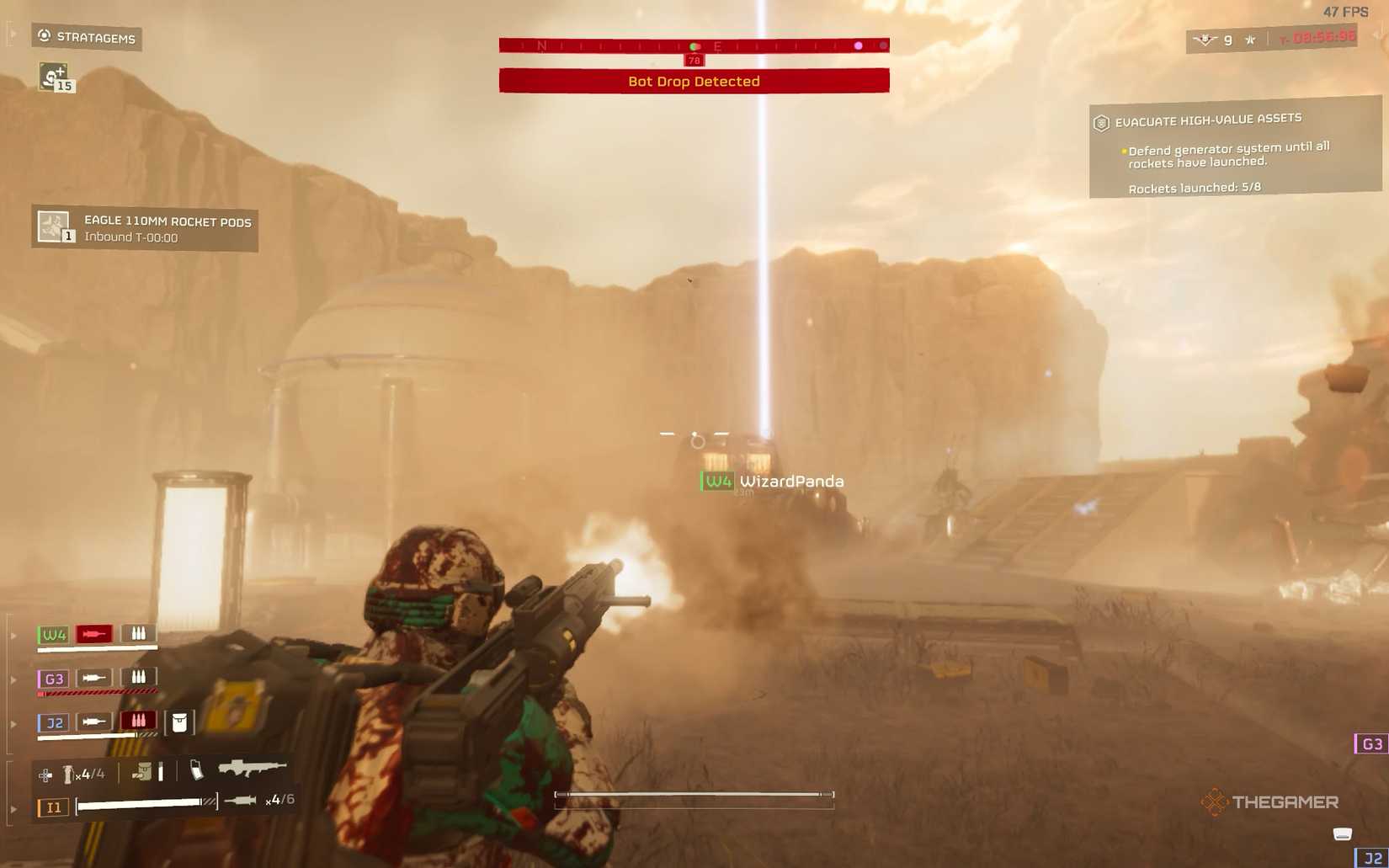The width and height of the screenshot is (1389, 868).
Task: Open the Bot Drop Detected banner
Action: pos(694,81)
